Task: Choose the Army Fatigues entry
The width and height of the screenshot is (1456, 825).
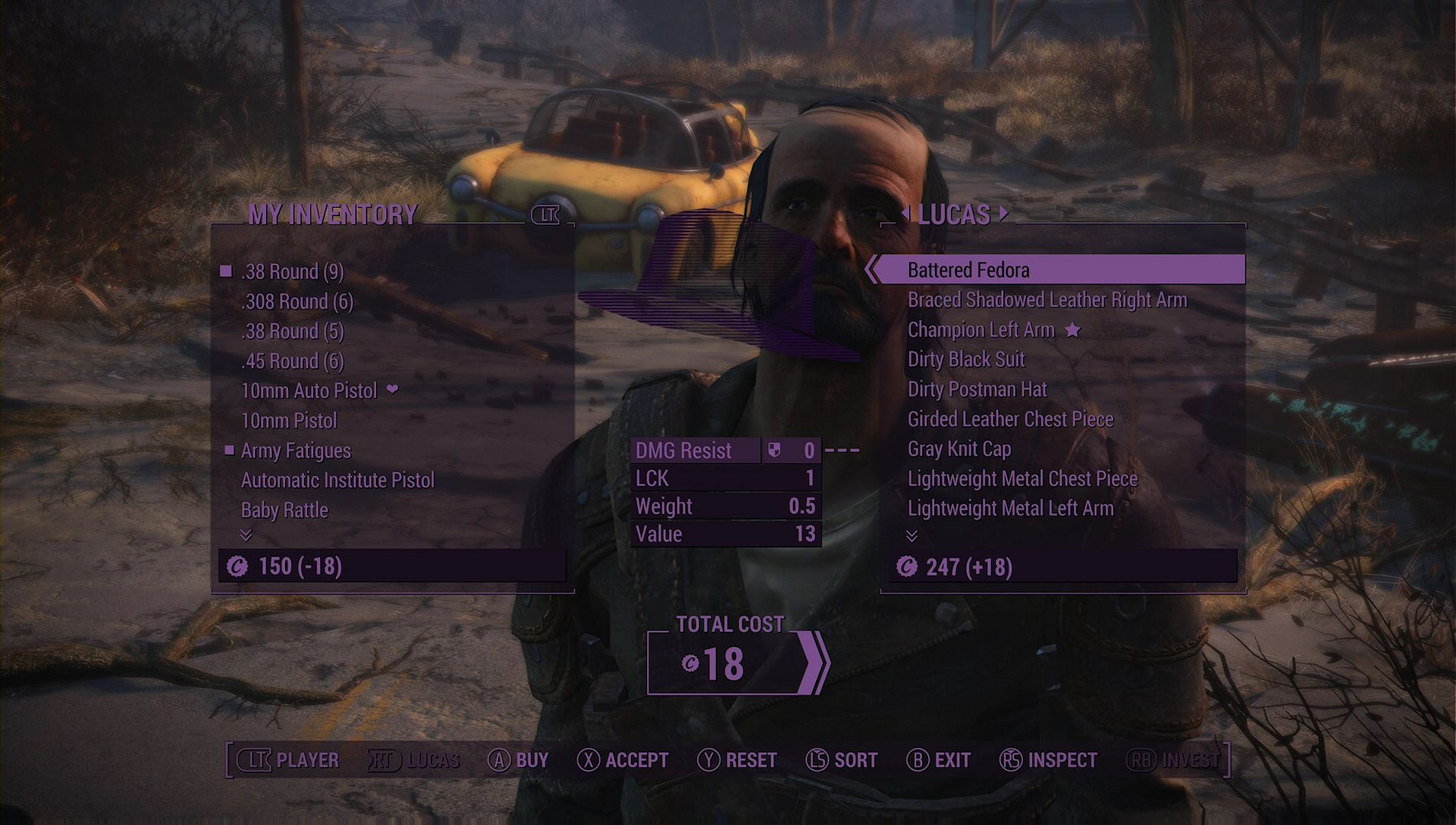Action: click(x=296, y=451)
